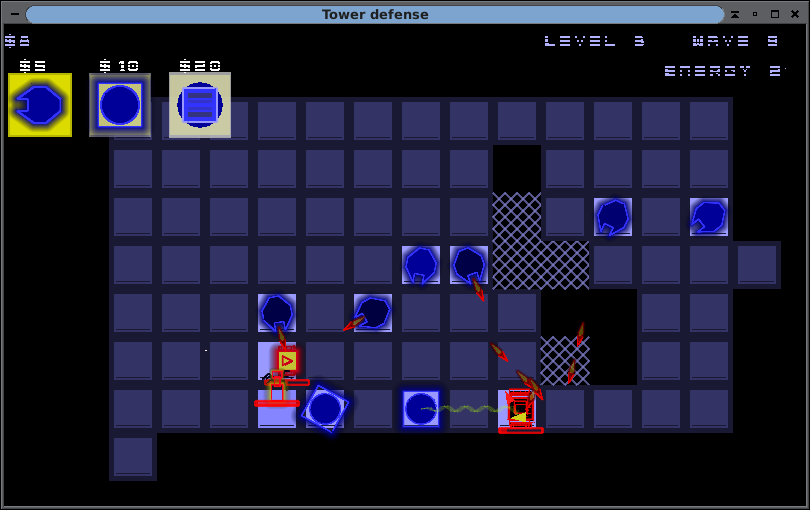The height and width of the screenshot is (510, 810).
Task: Maximize the Tower defense window
Action: (x=775, y=15)
